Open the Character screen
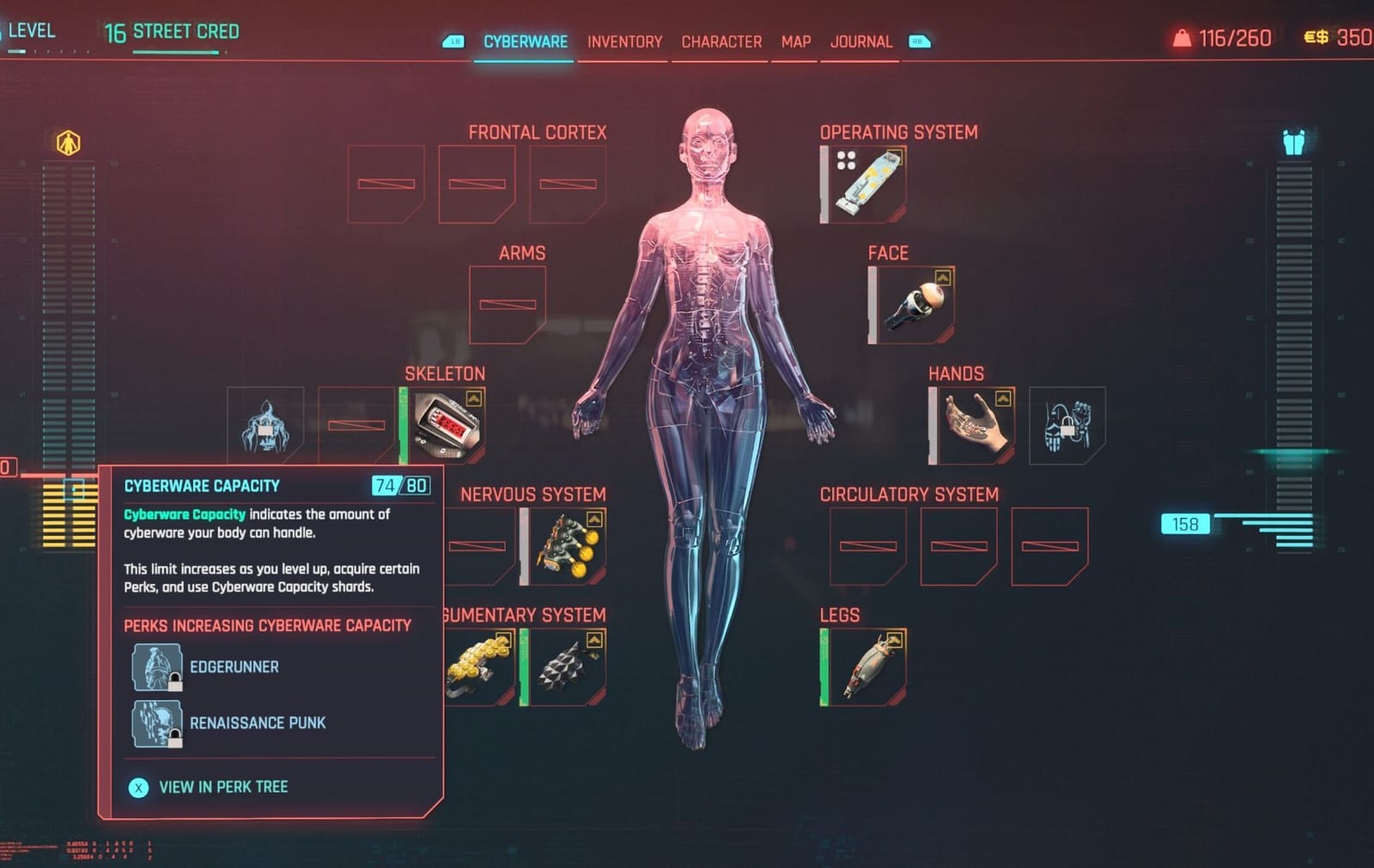Screen dimensions: 1374x868 tap(721, 41)
